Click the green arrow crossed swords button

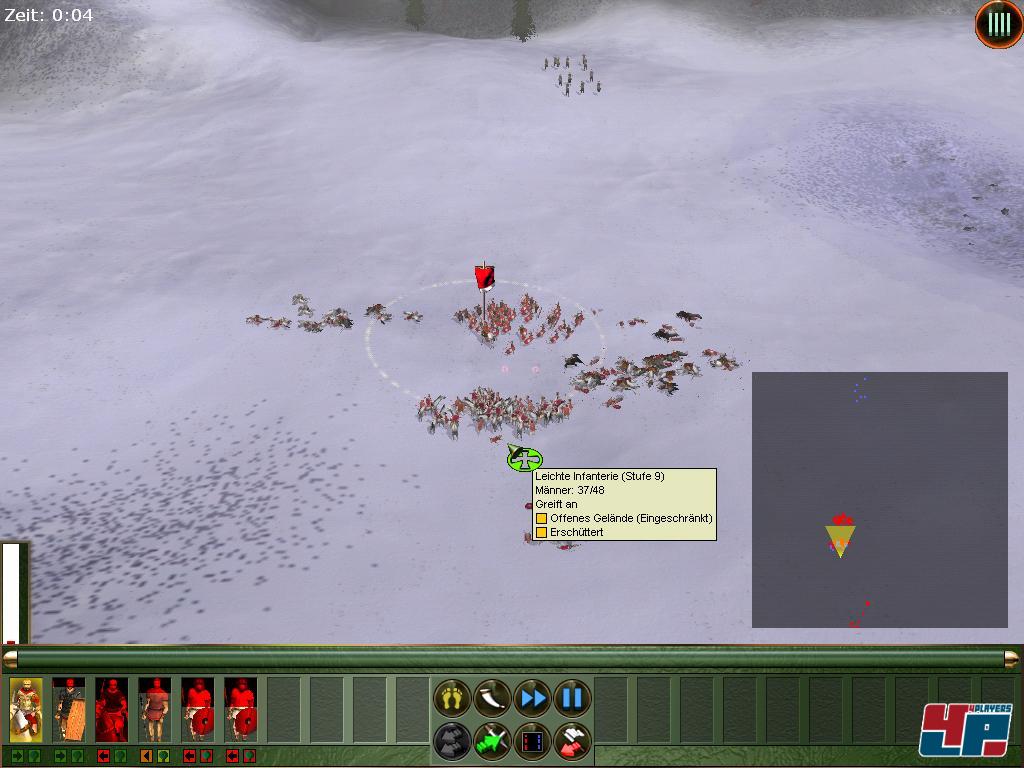click(x=492, y=741)
